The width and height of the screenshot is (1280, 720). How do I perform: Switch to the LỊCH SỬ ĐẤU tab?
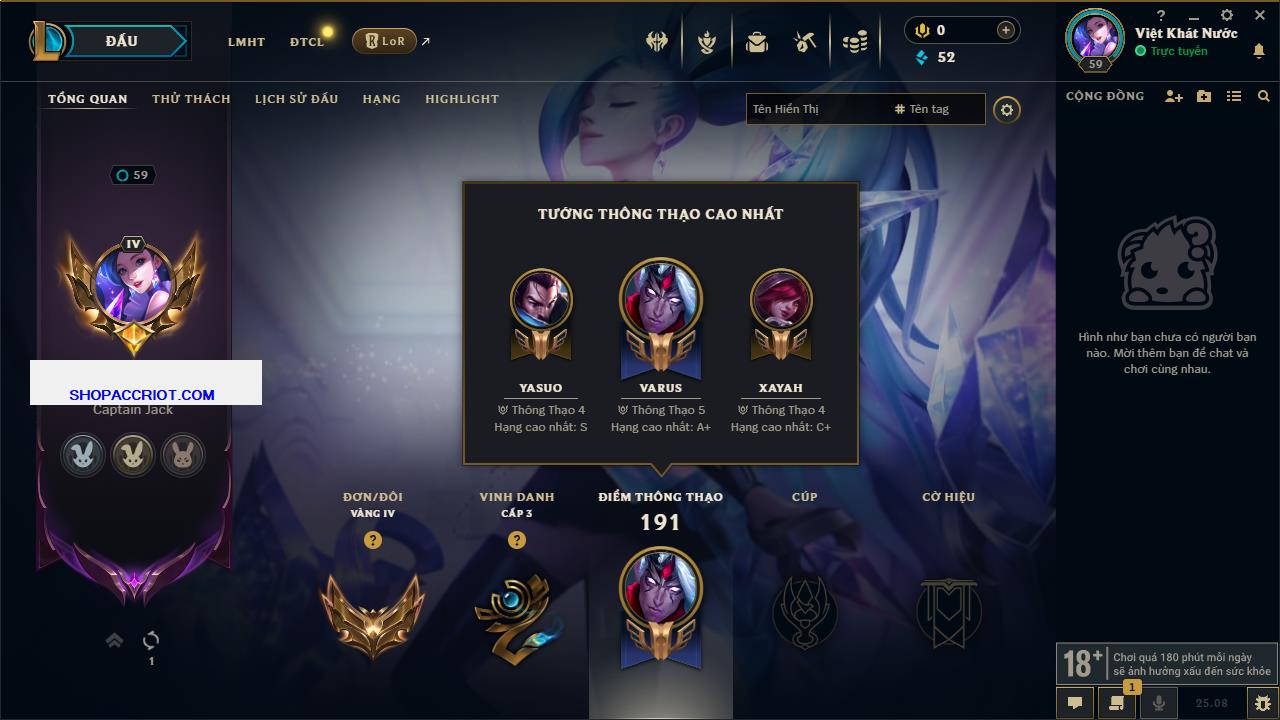coord(296,99)
